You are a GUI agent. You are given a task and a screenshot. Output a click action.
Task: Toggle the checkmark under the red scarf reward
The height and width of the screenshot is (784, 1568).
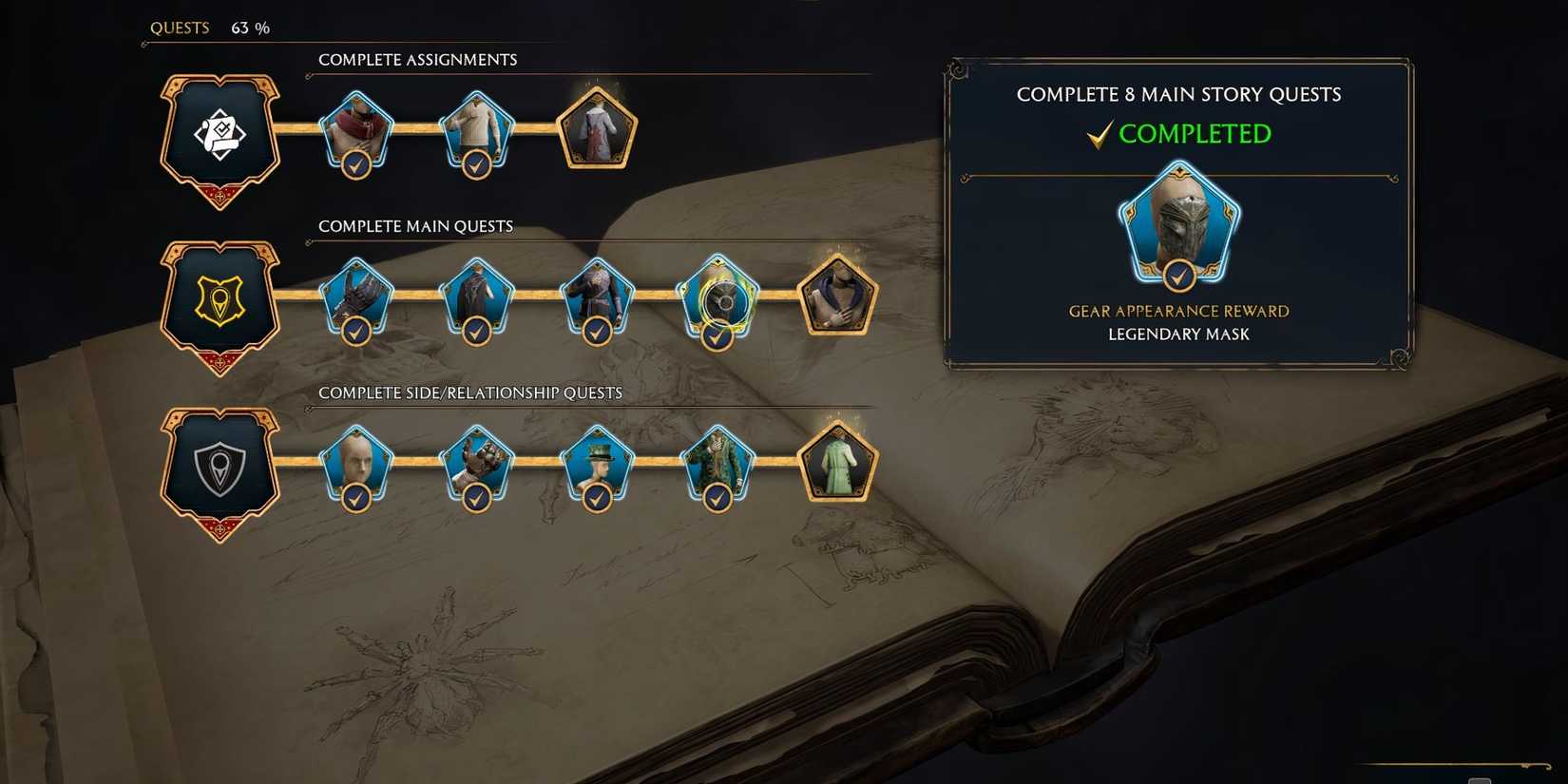355,163
